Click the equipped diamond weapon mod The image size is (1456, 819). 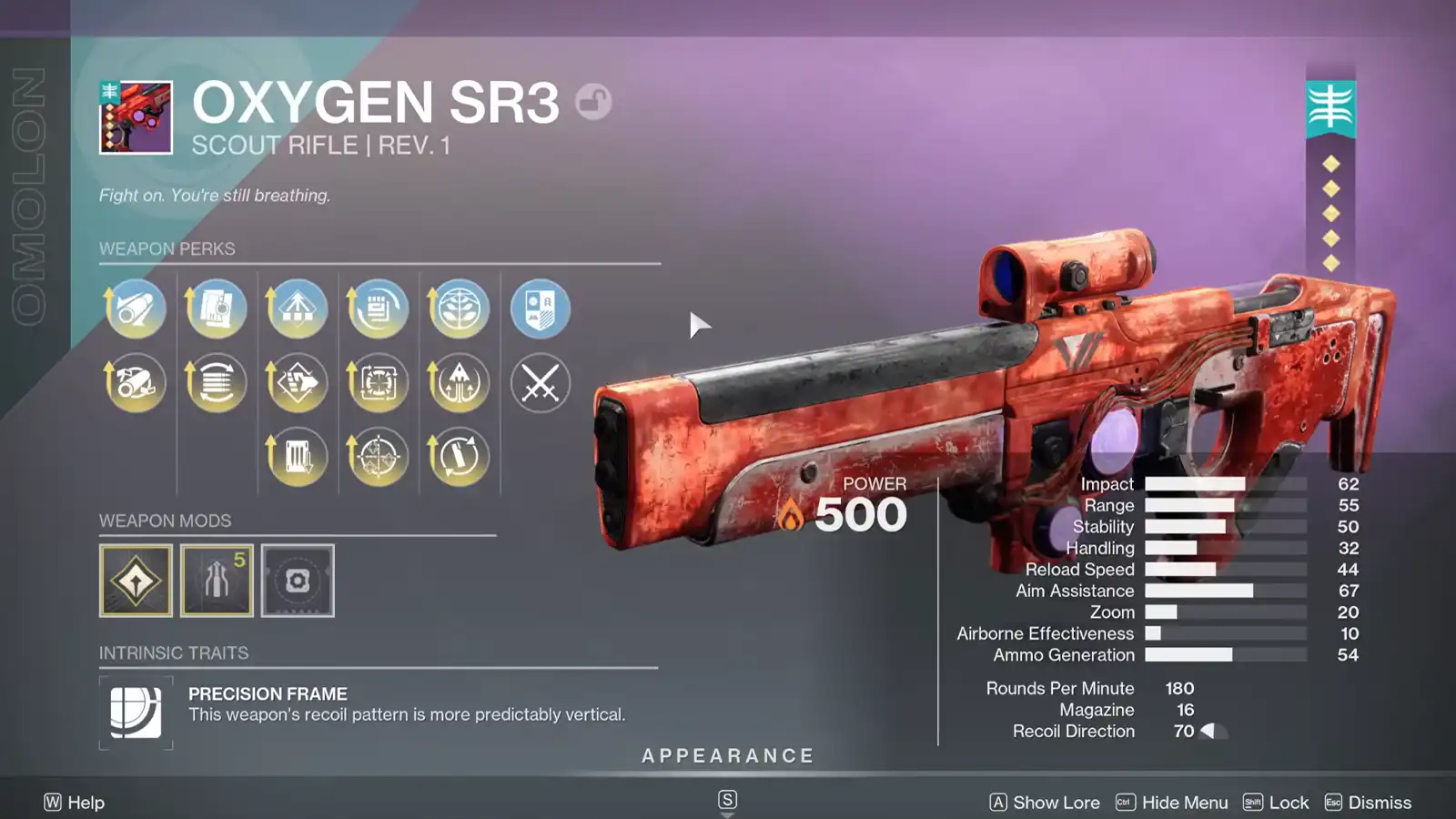(136, 580)
